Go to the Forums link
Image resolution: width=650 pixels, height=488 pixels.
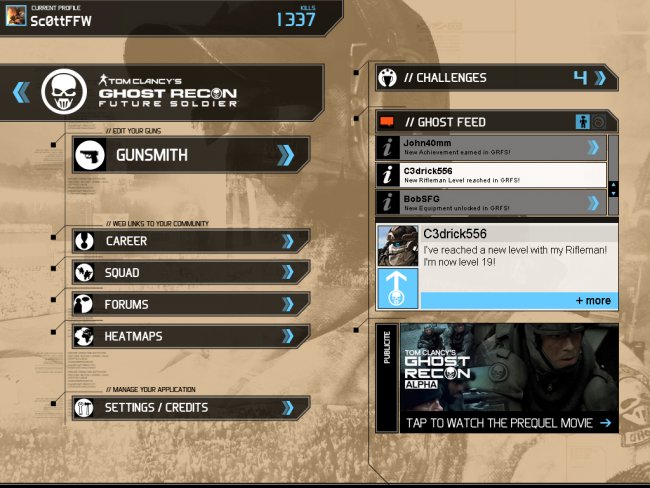tap(190, 305)
